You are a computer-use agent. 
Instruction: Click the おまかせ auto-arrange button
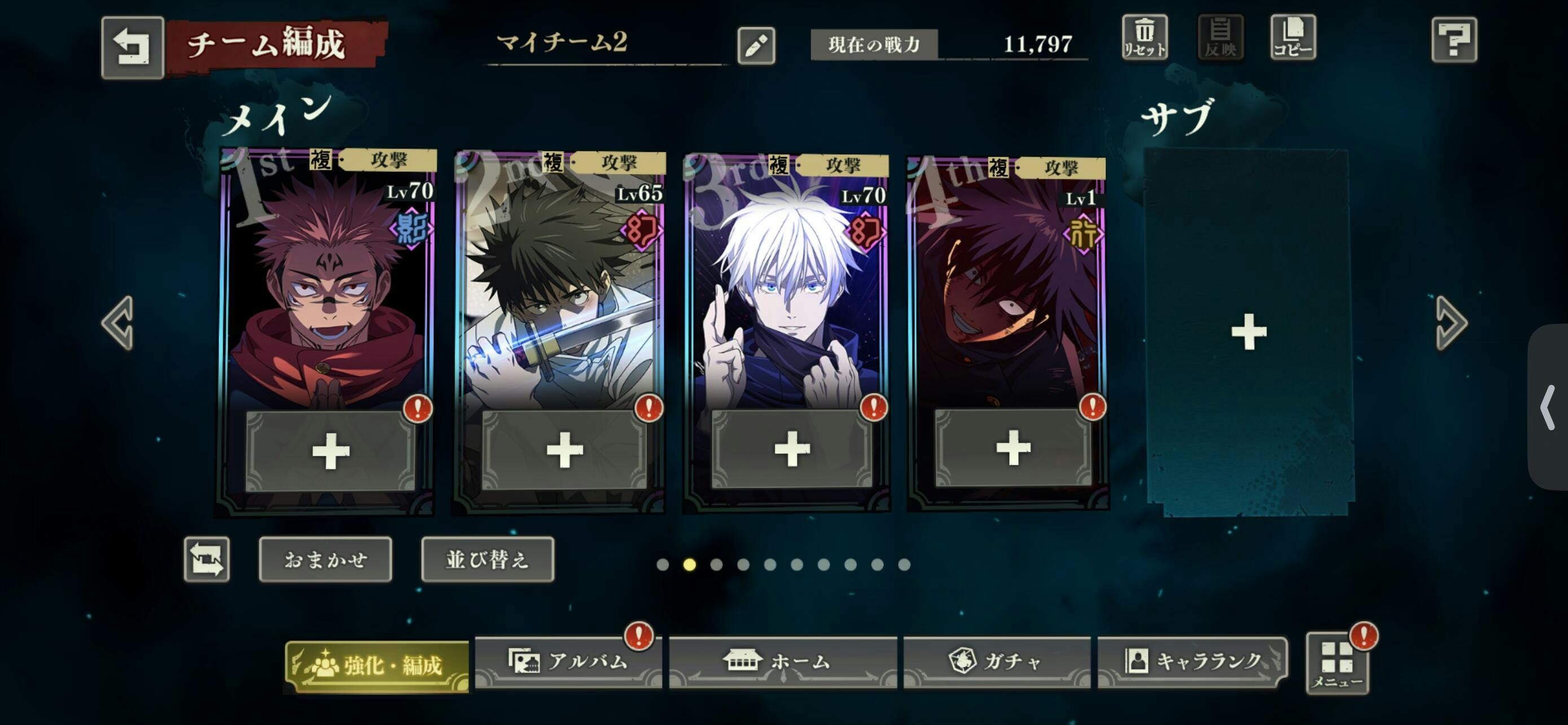pos(325,559)
